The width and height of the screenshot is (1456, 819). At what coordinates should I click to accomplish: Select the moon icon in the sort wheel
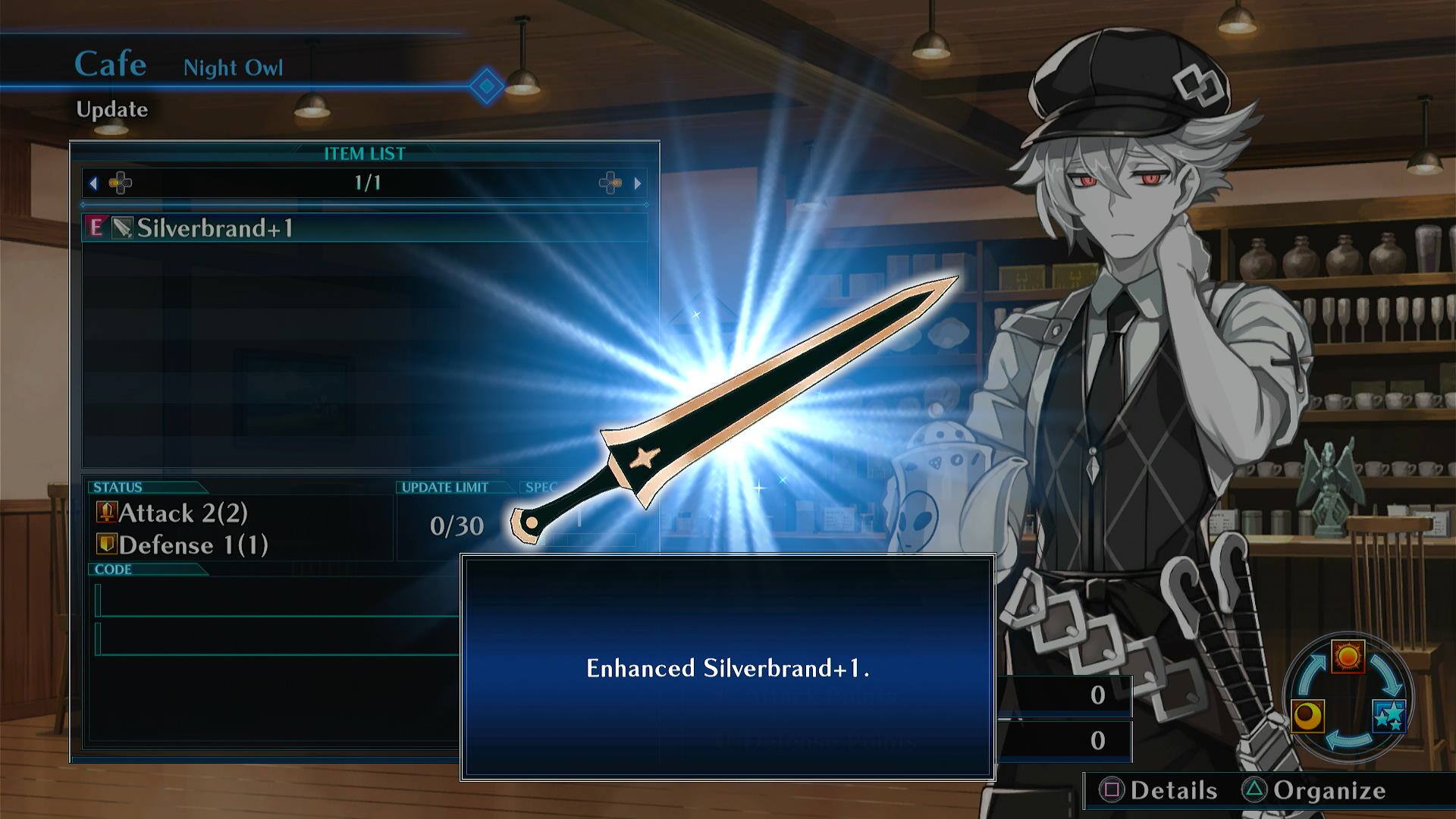pyautogui.click(x=1307, y=717)
